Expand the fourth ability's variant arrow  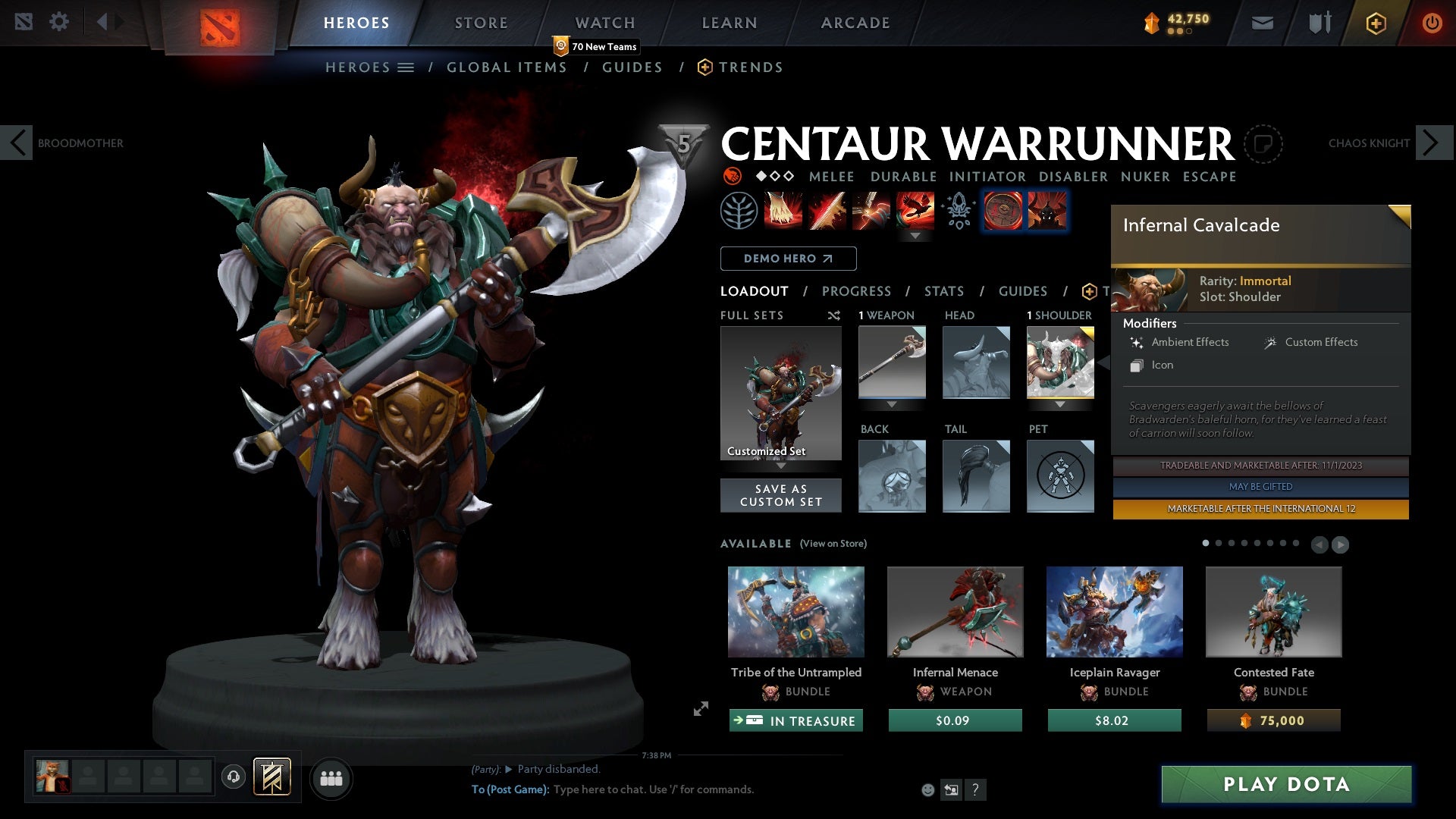click(917, 236)
